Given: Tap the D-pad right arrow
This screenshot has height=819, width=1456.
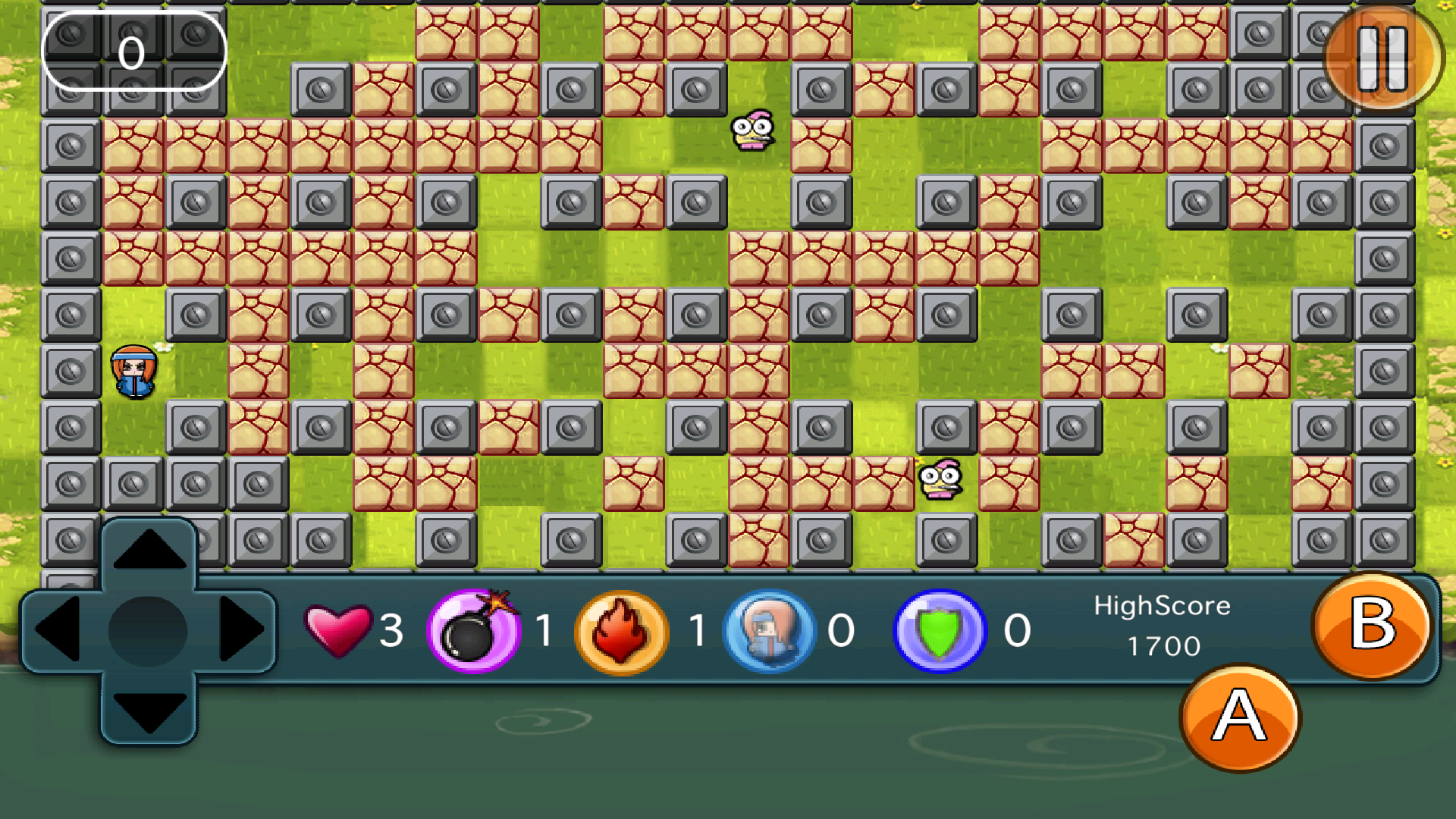Looking at the screenshot, I should click(x=240, y=629).
